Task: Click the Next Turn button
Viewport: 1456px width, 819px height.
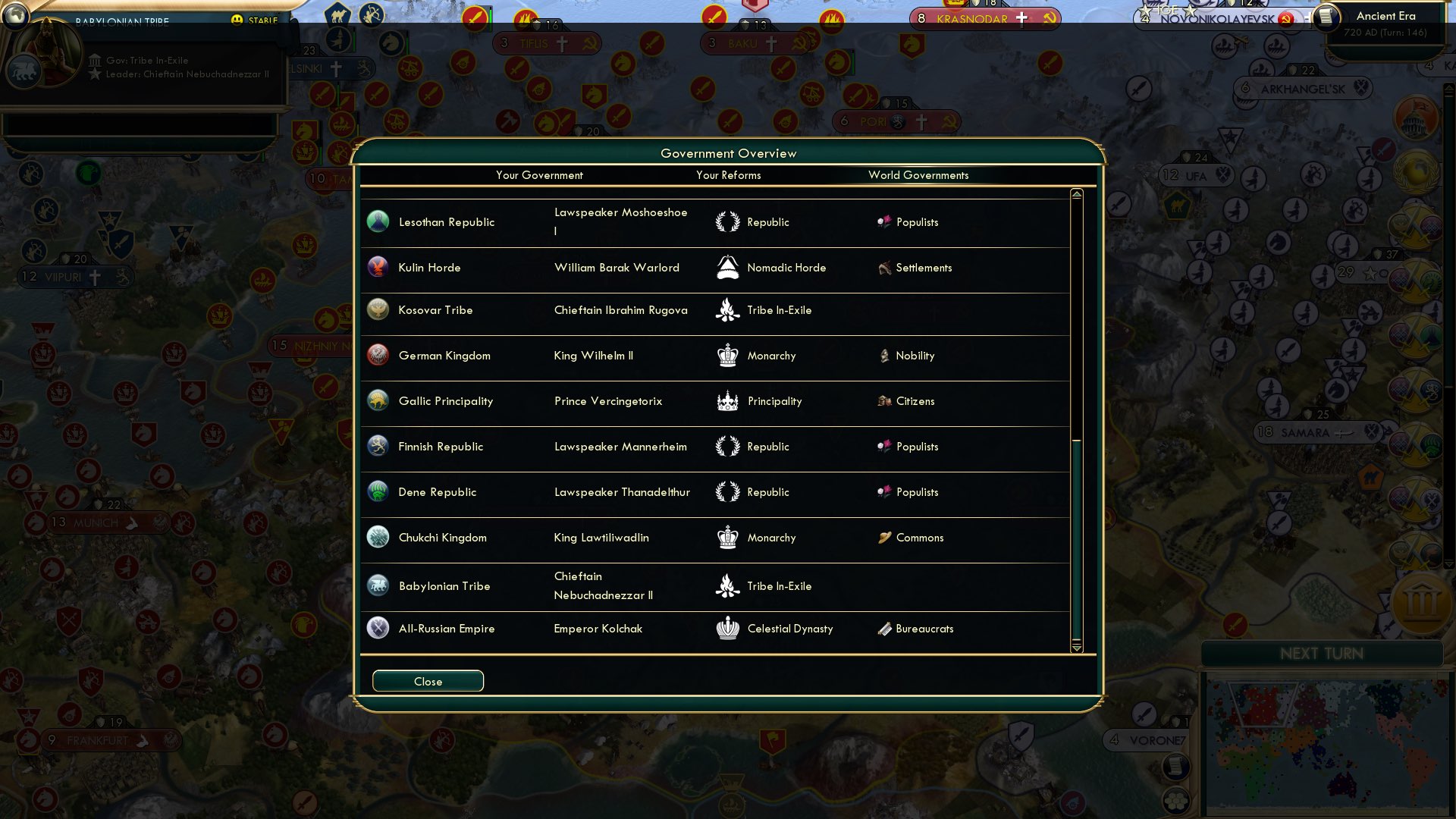Action: coord(1321,654)
